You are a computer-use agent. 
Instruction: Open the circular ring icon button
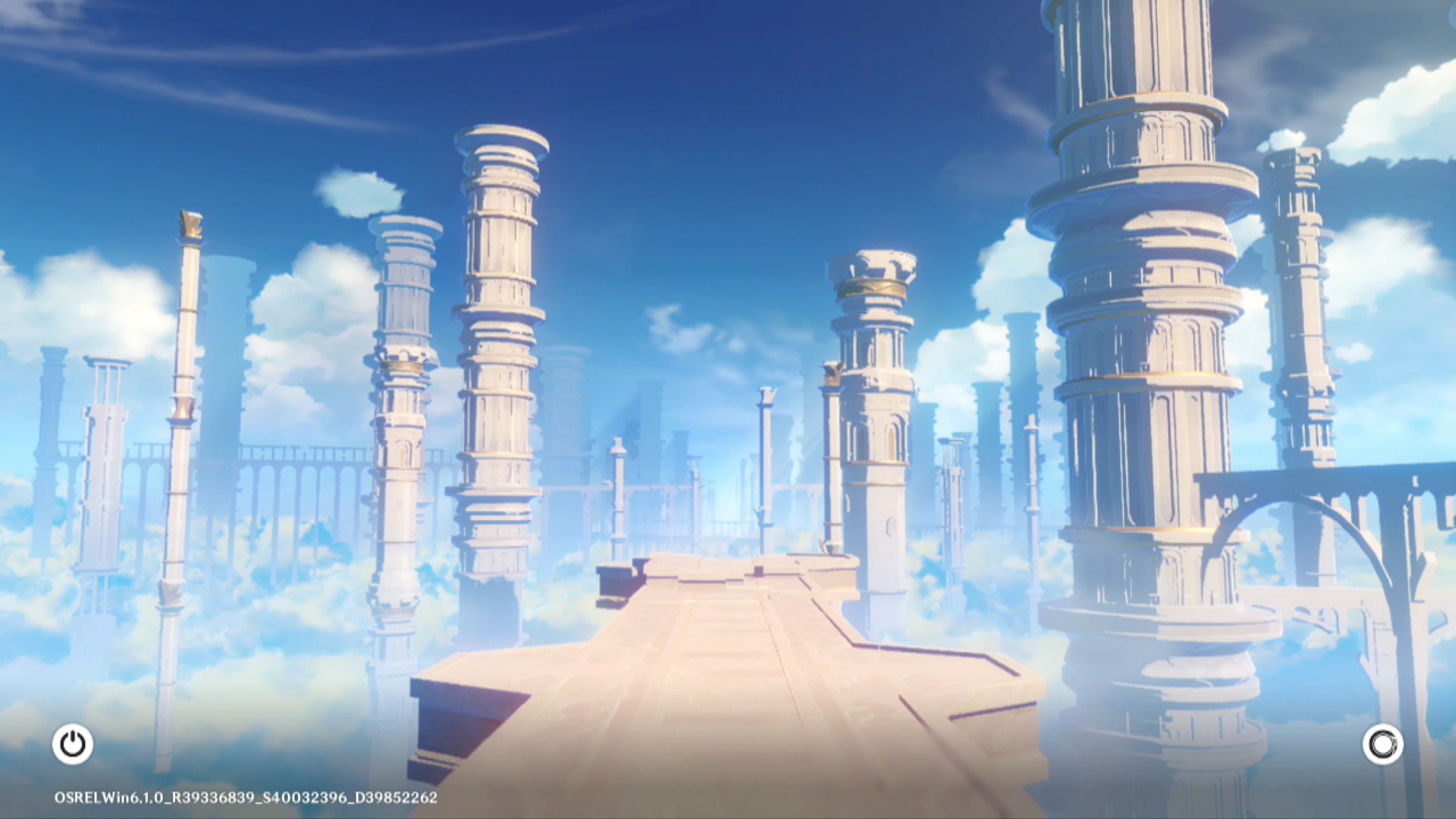[x=1382, y=744]
